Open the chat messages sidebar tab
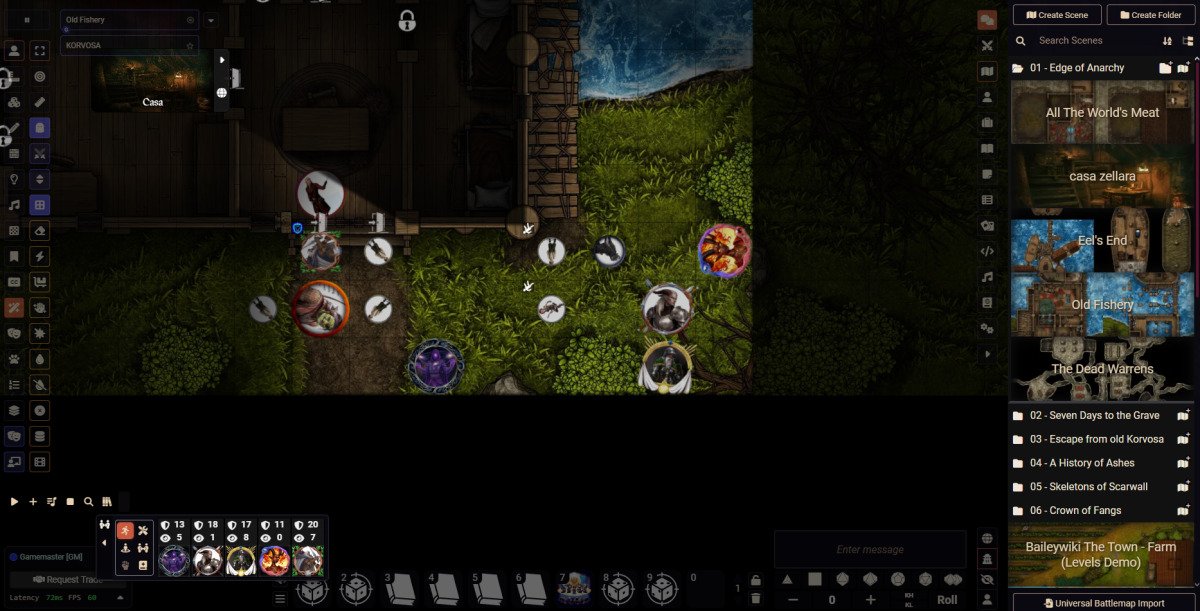The width and height of the screenshot is (1200, 611). (987, 19)
